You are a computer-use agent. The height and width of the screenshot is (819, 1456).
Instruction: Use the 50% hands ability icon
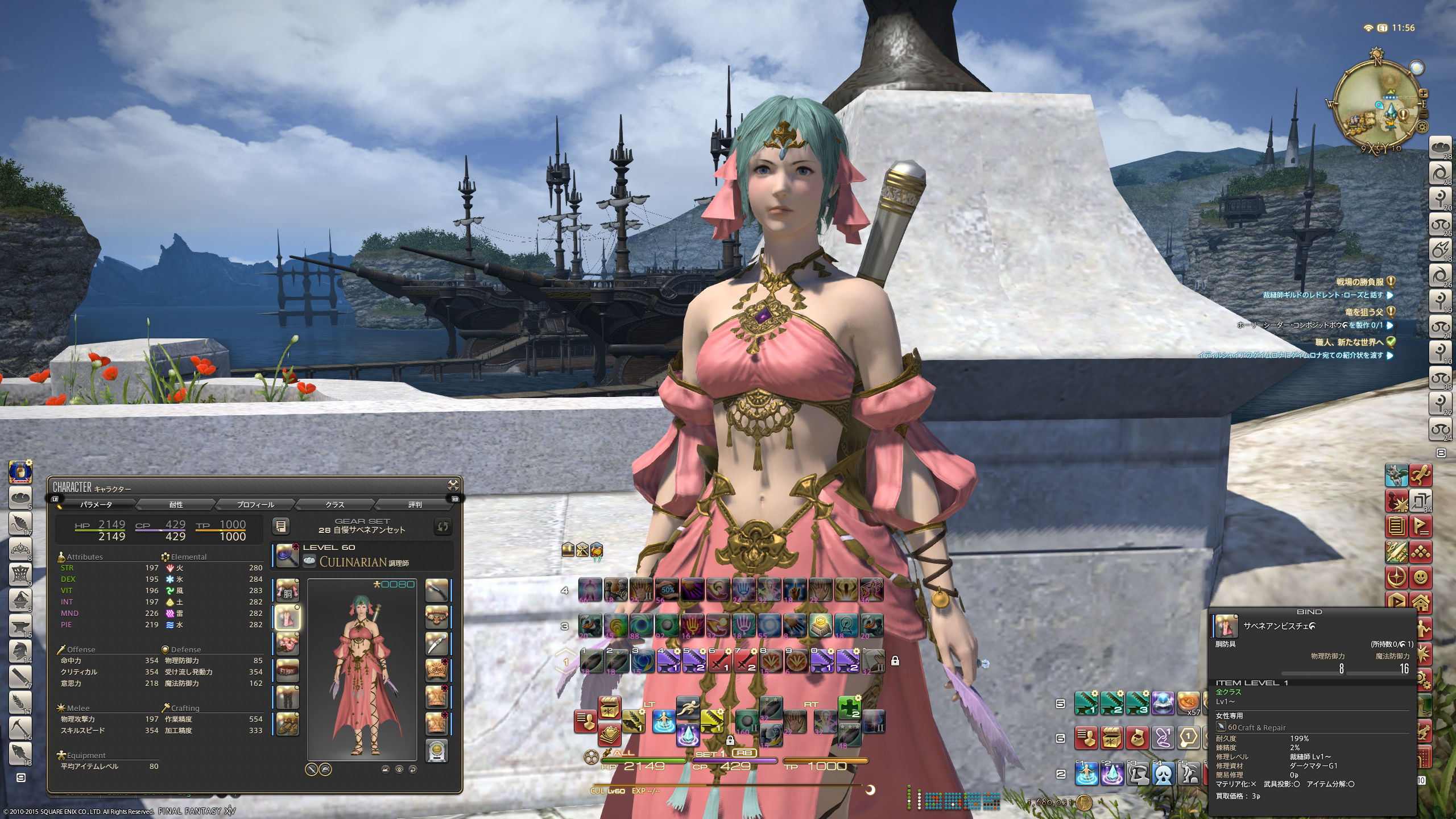coord(667,590)
